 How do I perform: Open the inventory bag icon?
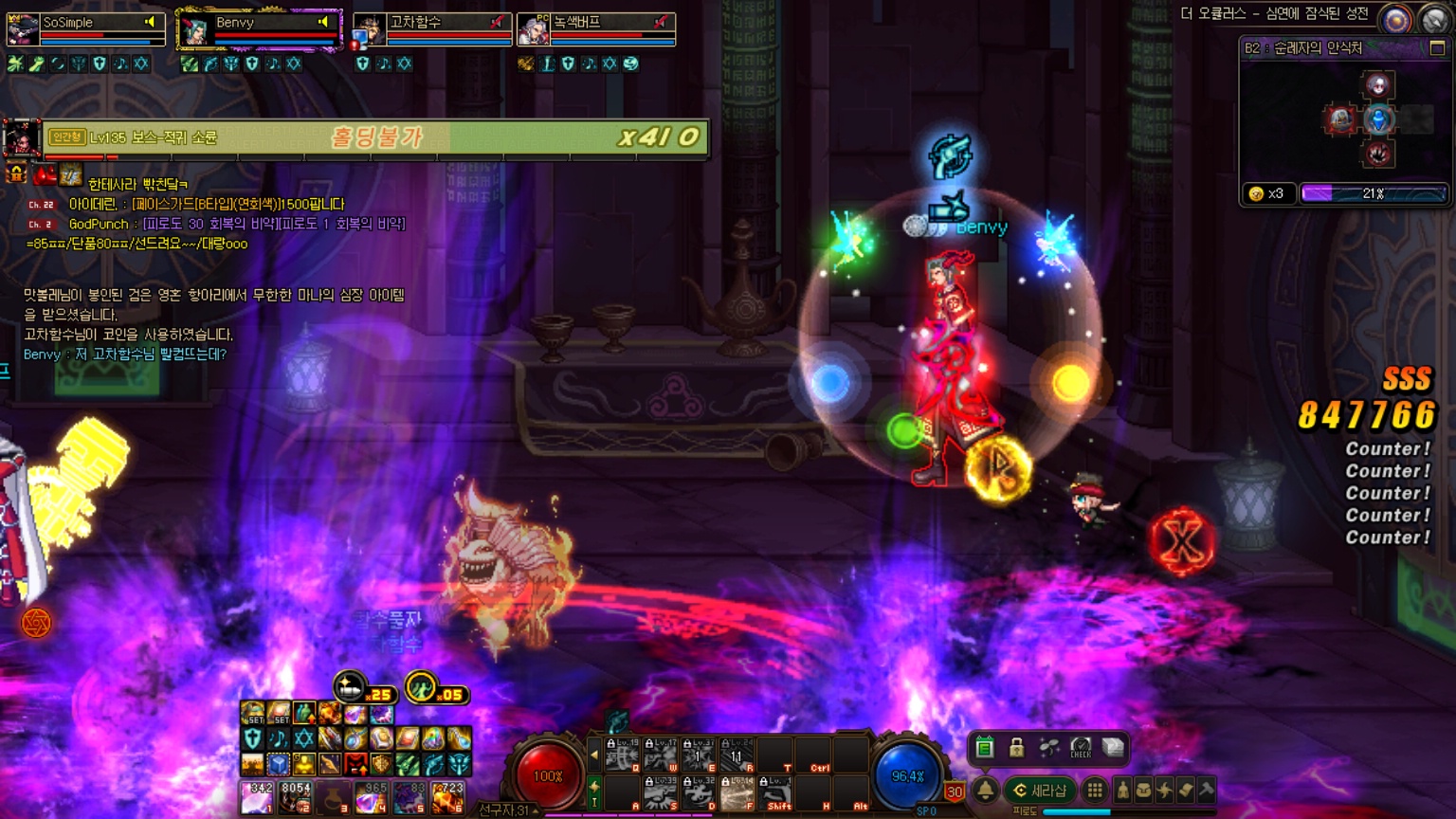click(x=1144, y=790)
